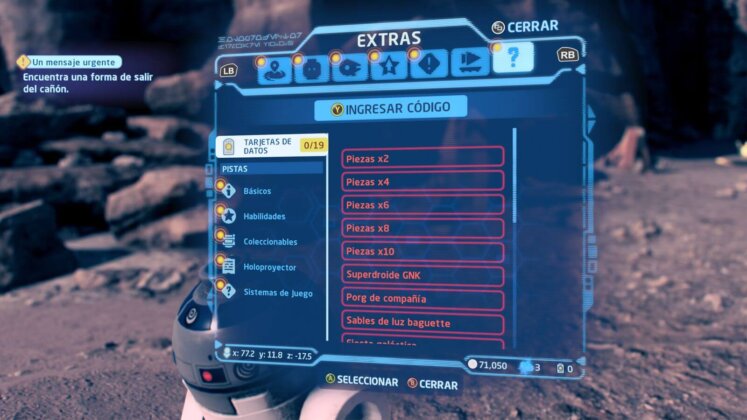
Task: Select the question mark Extras tab
Action: pyautogui.click(x=512, y=59)
